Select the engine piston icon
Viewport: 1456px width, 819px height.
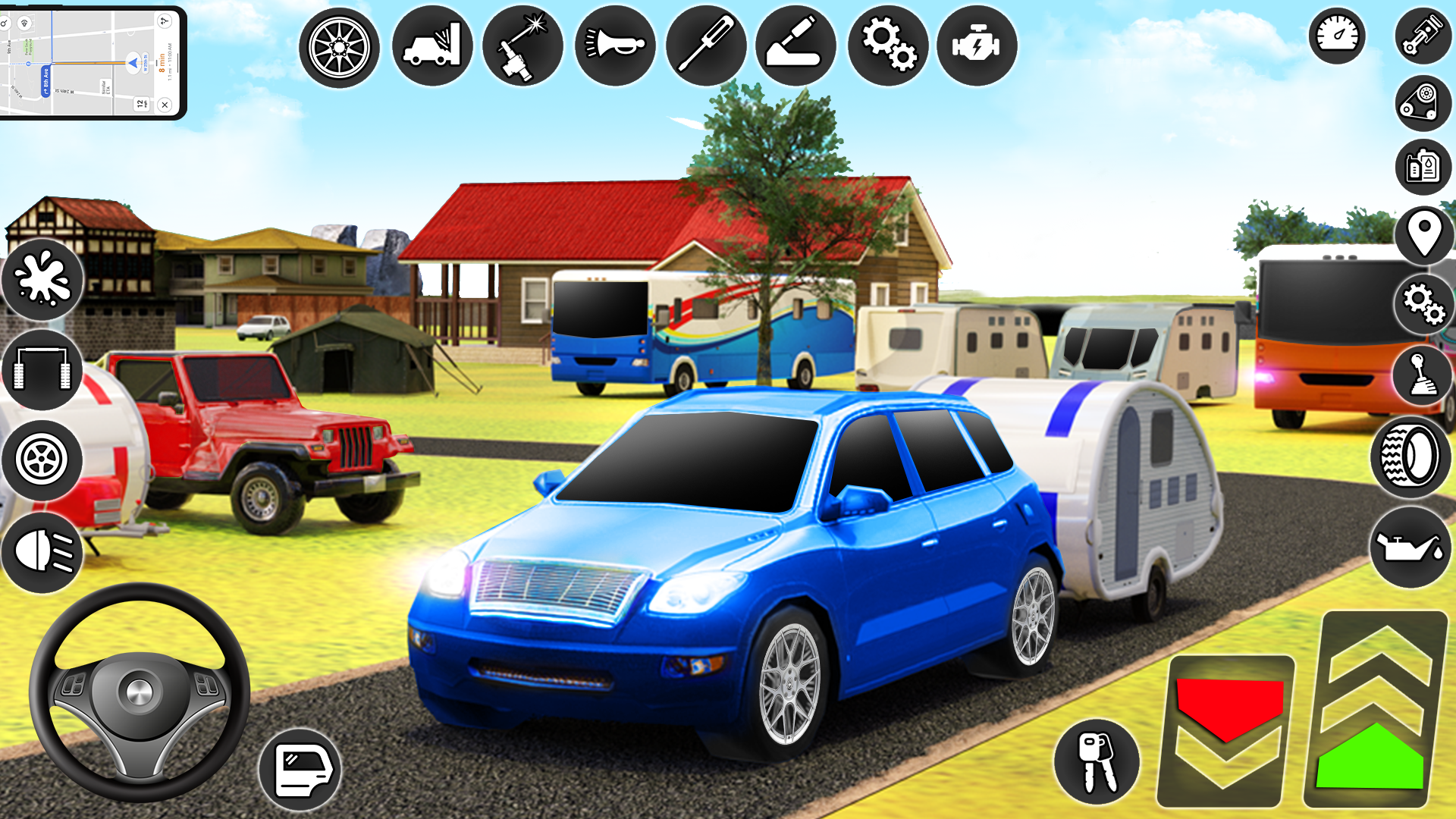click(1423, 36)
